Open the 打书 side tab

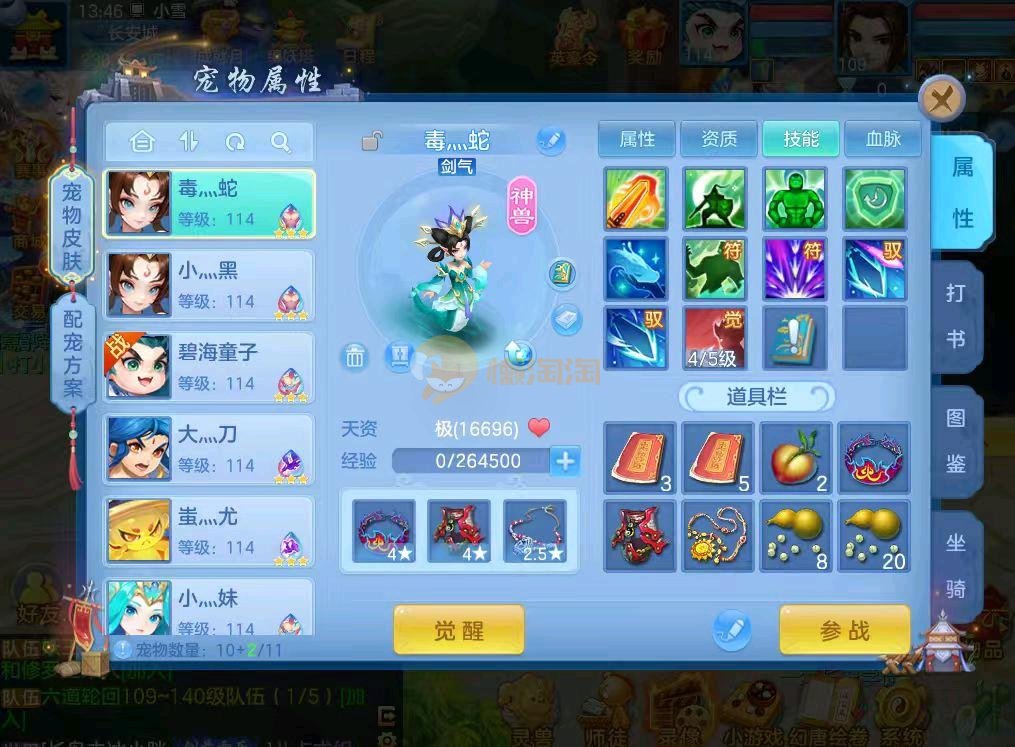pyautogui.click(x=956, y=316)
